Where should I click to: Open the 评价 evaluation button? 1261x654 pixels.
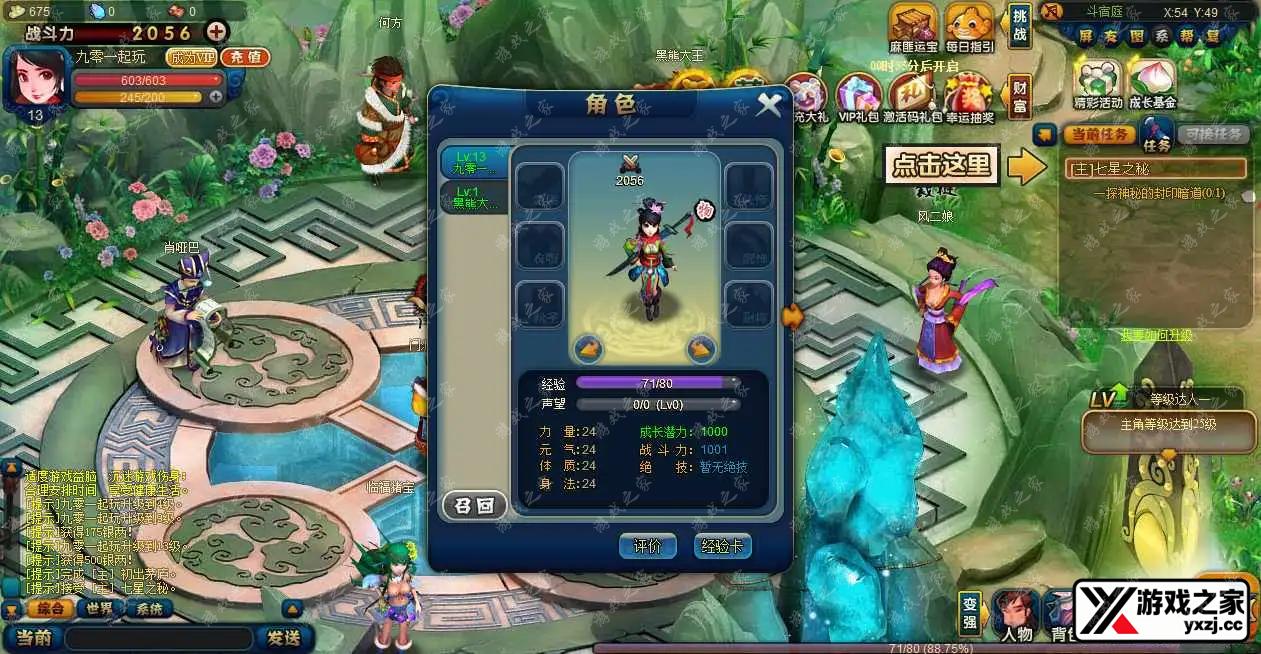coord(647,546)
